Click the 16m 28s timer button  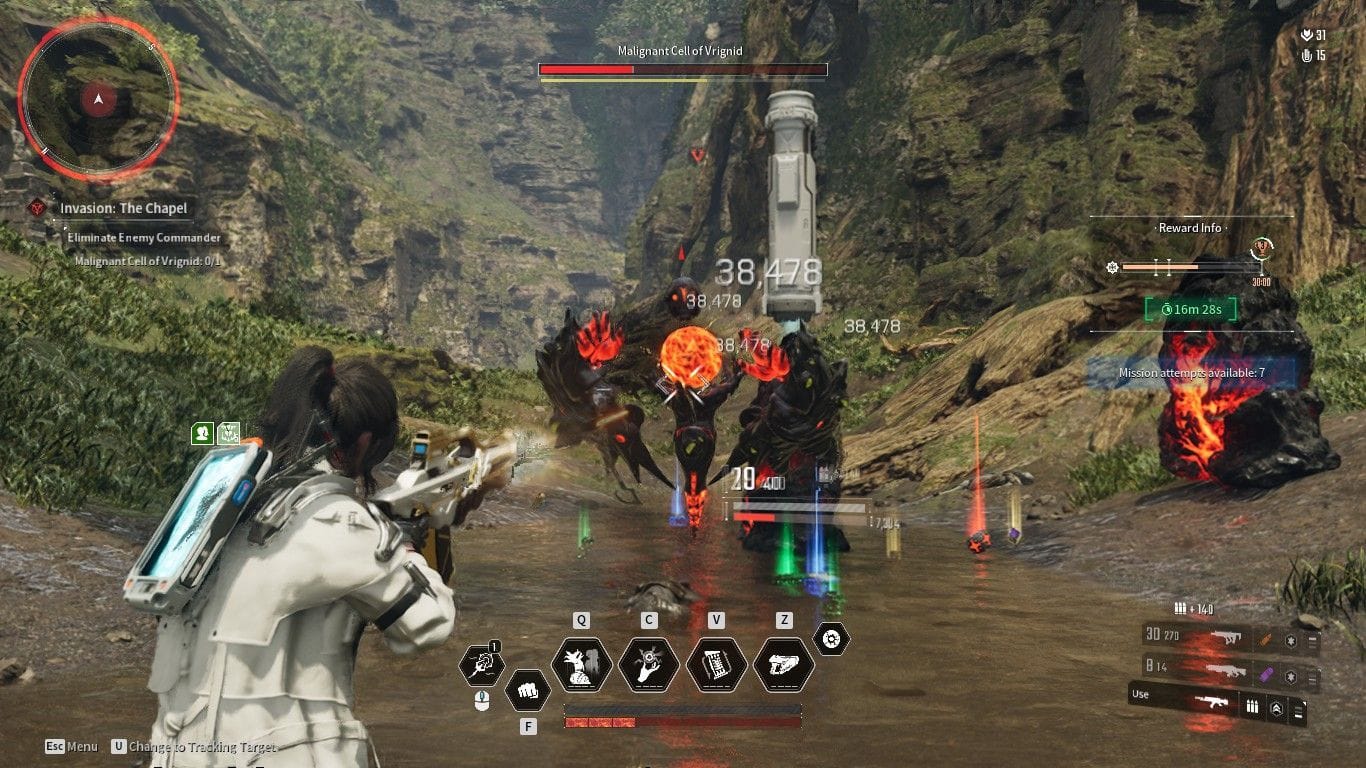[x=1190, y=310]
